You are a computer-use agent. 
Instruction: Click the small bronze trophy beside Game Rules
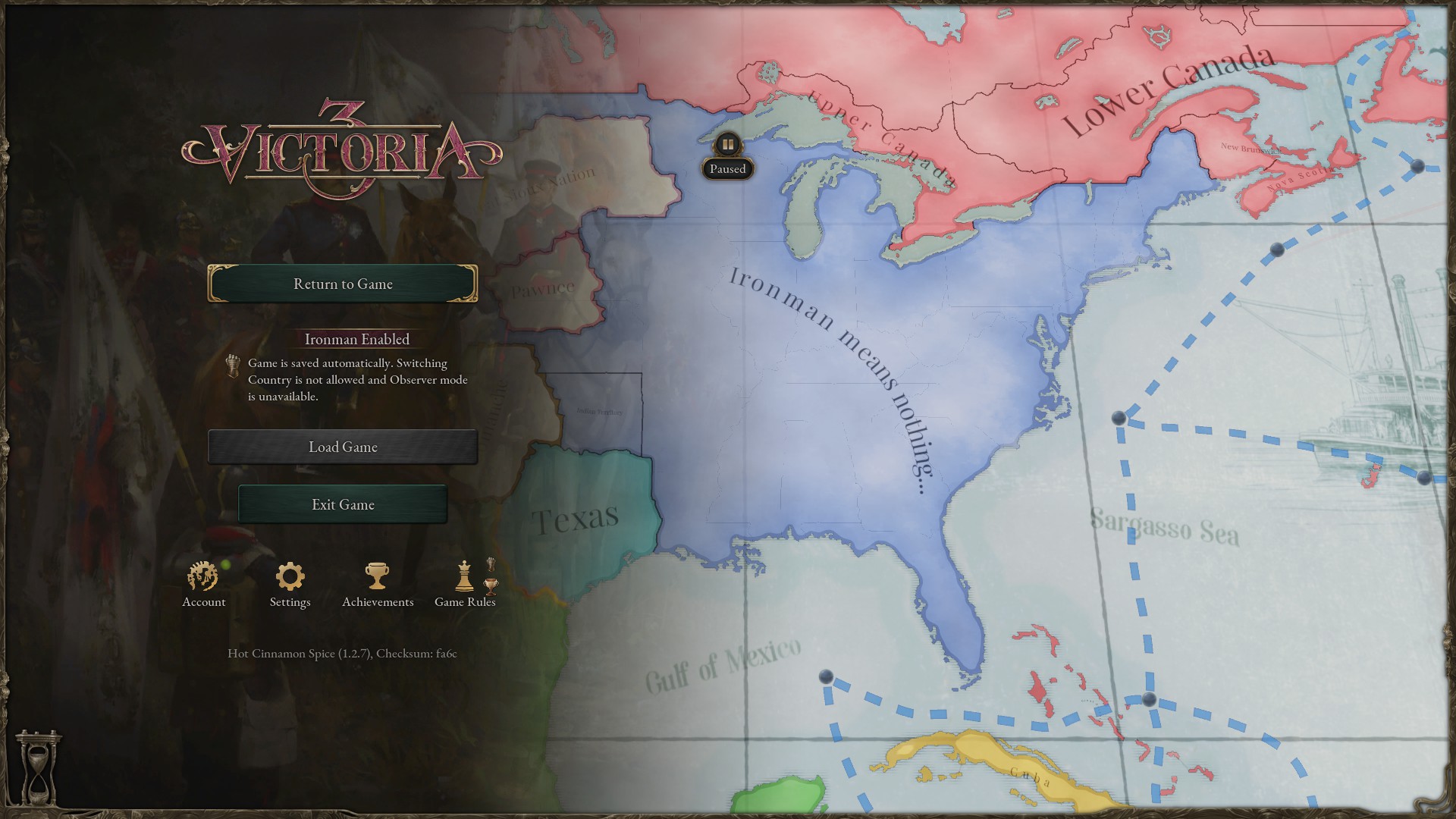click(x=491, y=586)
